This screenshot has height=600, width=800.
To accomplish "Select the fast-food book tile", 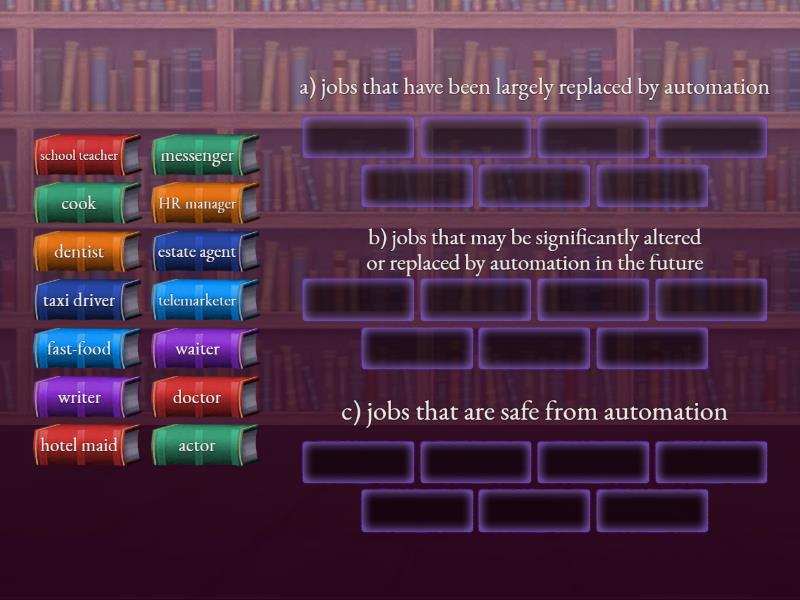I will [80, 349].
